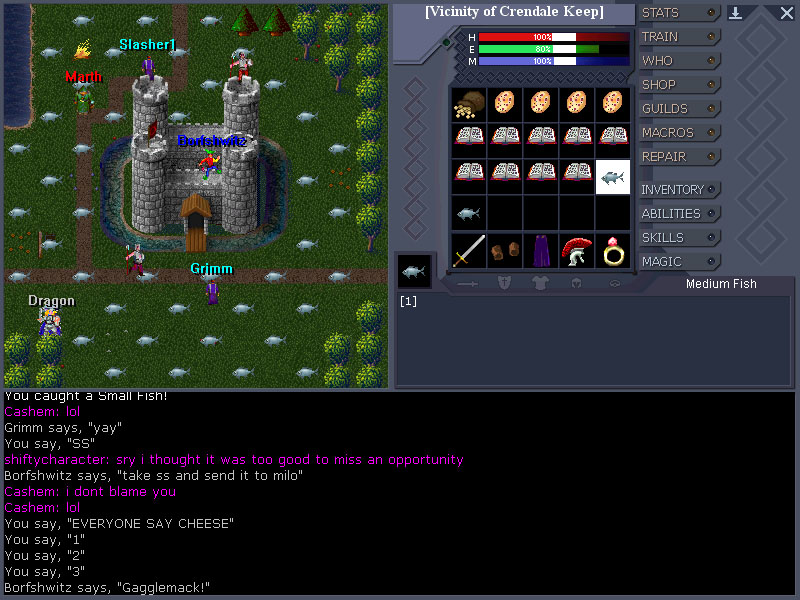This screenshot has width=800, height=600.
Task: Open the MACROS menu
Action: (679, 133)
